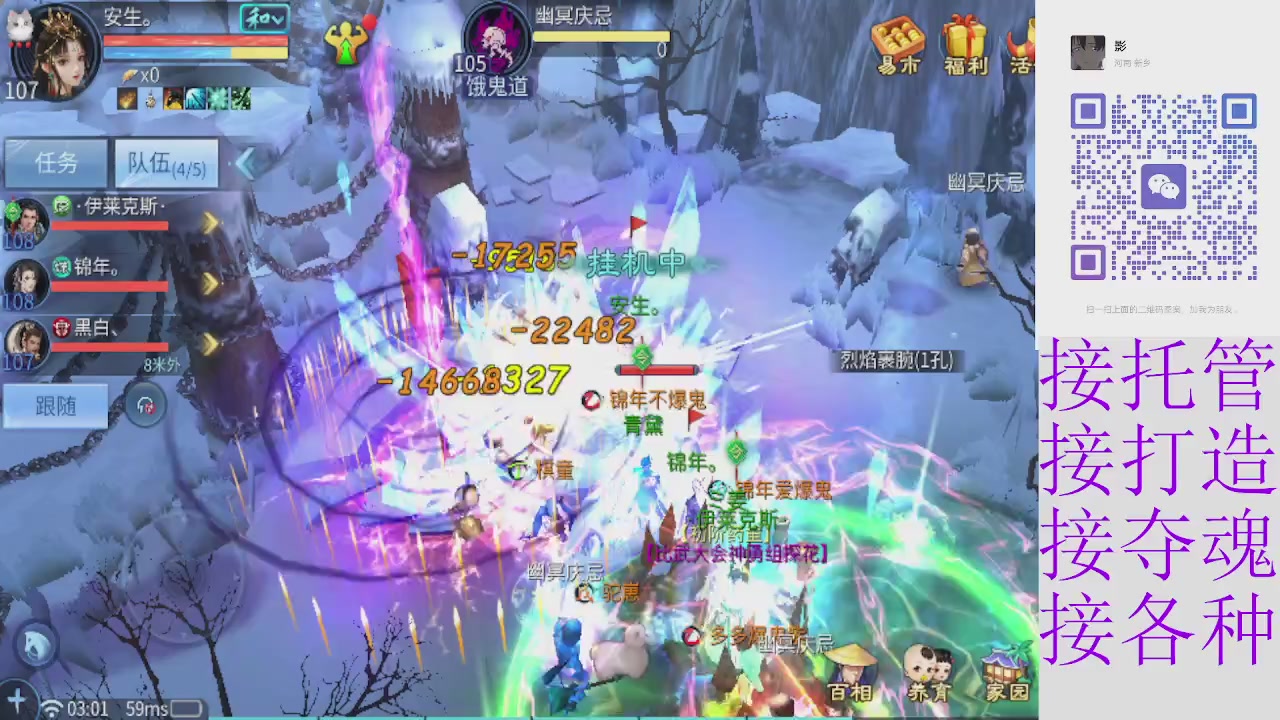
Task: Pick up the 烈焰裹腕(1孔) loot label
Action: pyautogui.click(x=897, y=362)
